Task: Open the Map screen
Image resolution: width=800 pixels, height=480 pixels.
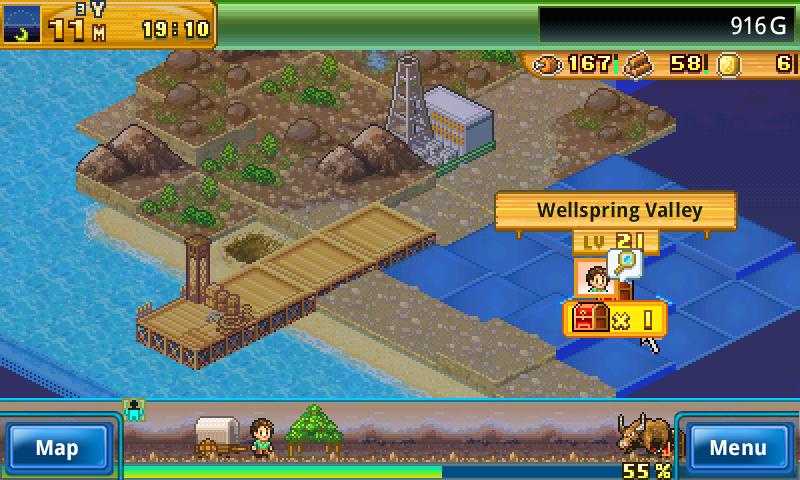Action: coord(57,447)
